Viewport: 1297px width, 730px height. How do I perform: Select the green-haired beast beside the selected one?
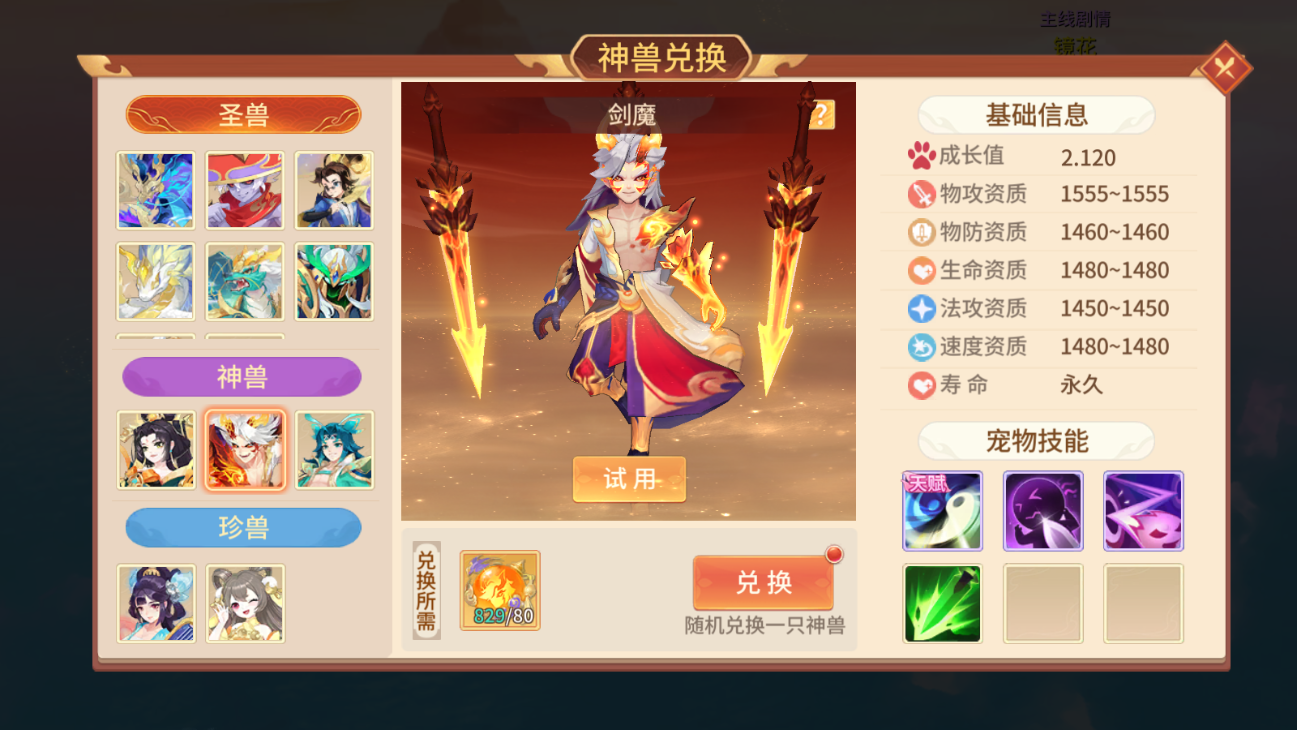(x=334, y=450)
